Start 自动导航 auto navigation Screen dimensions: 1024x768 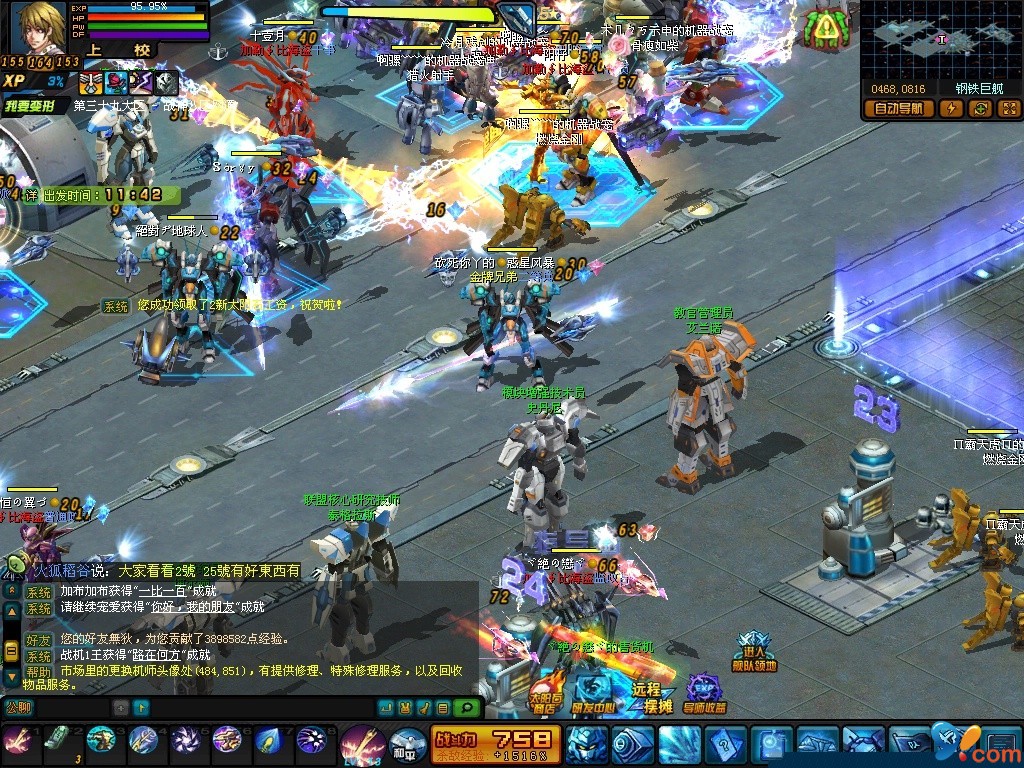tap(900, 109)
